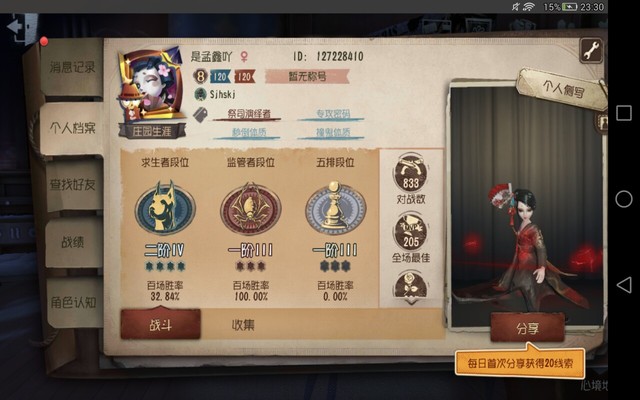Open the 战绩 match record tab
The image size is (640, 400).
pyautogui.click(x=73, y=241)
